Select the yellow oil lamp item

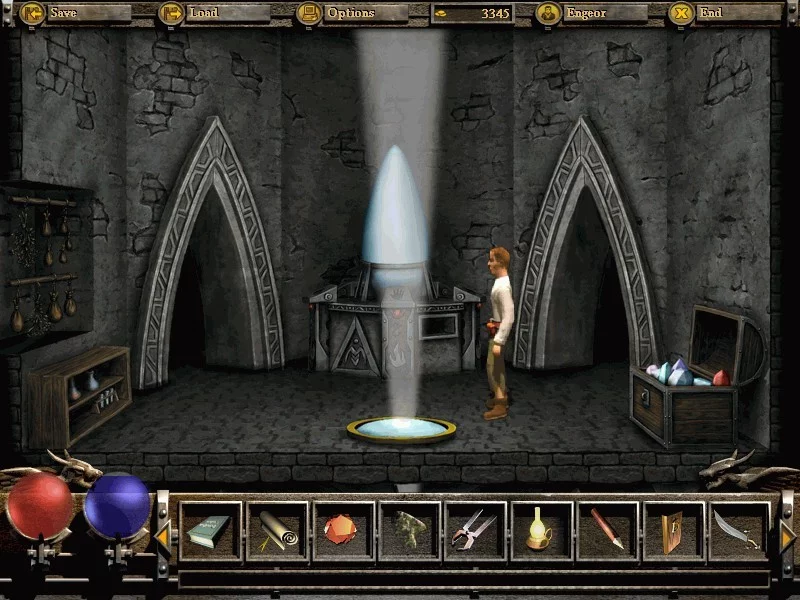[542, 530]
